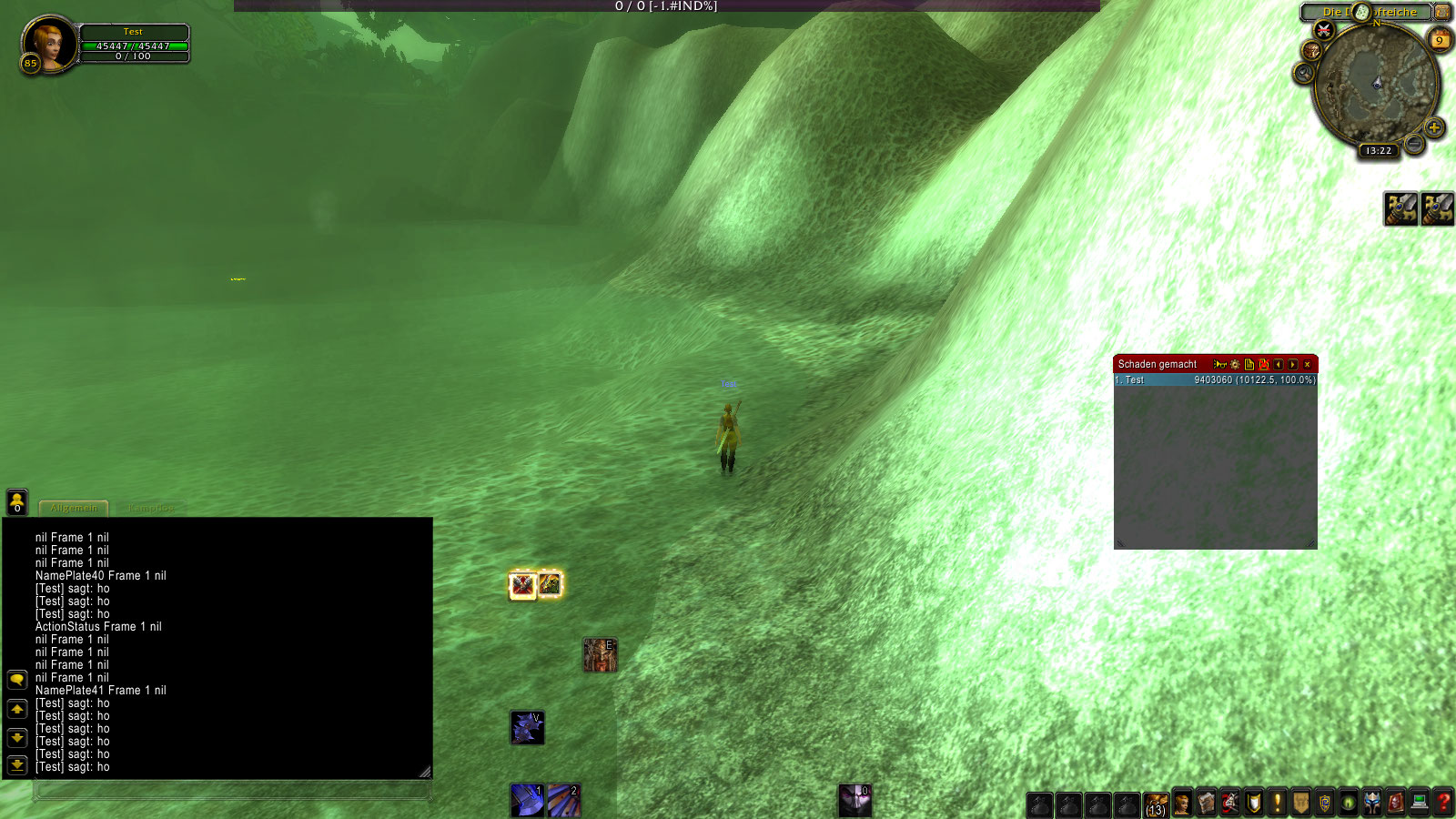Select the Test player portrait frame
The image size is (1456, 819).
[x=48, y=44]
